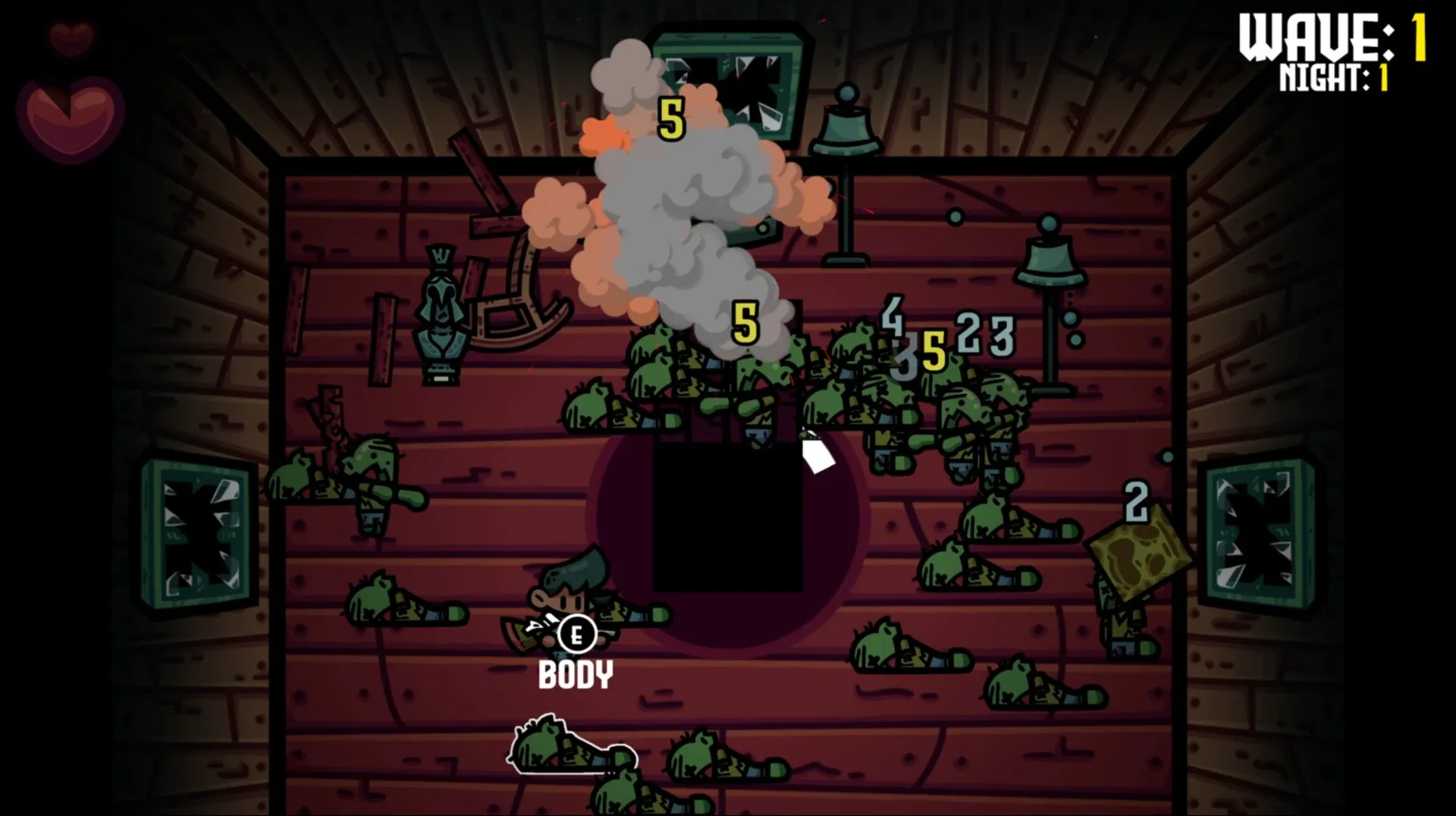Click the E interact prompt on the player
This screenshot has width=1456, height=816.
click(x=576, y=632)
